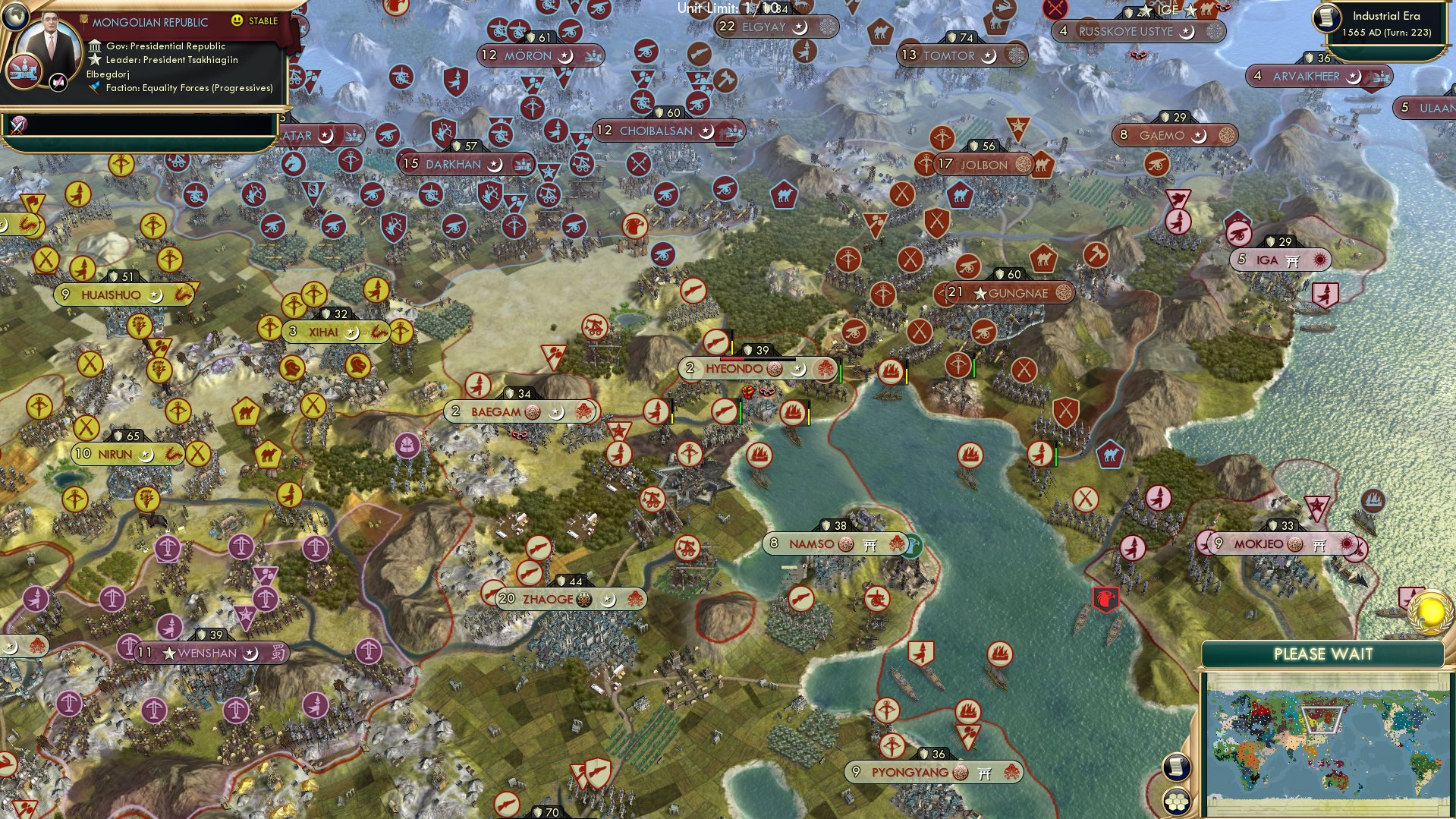Open the Zhaoge city screen
The height and width of the screenshot is (819, 1456).
click(x=546, y=599)
